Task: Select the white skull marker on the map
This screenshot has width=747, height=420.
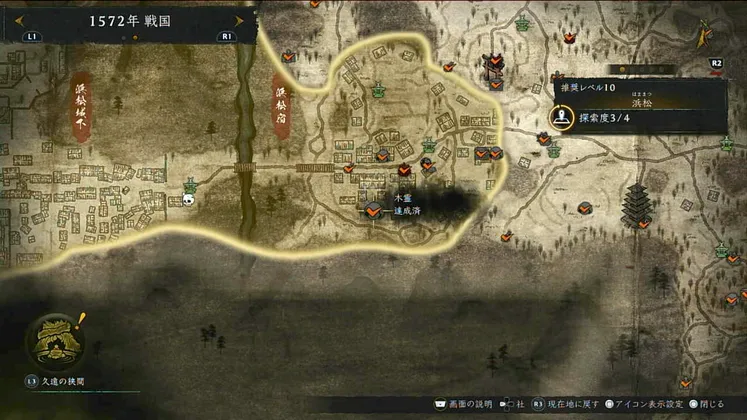Action: (188, 200)
